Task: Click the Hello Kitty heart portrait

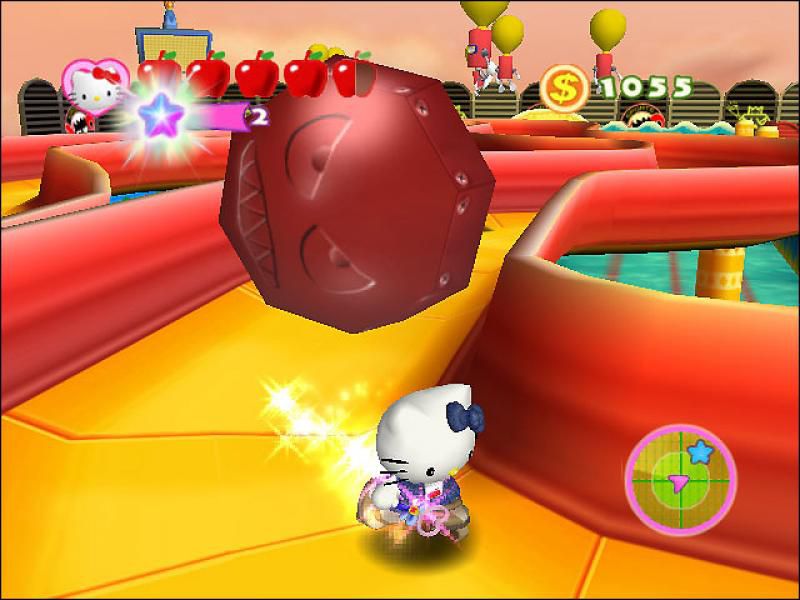Action: (x=94, y=84)
